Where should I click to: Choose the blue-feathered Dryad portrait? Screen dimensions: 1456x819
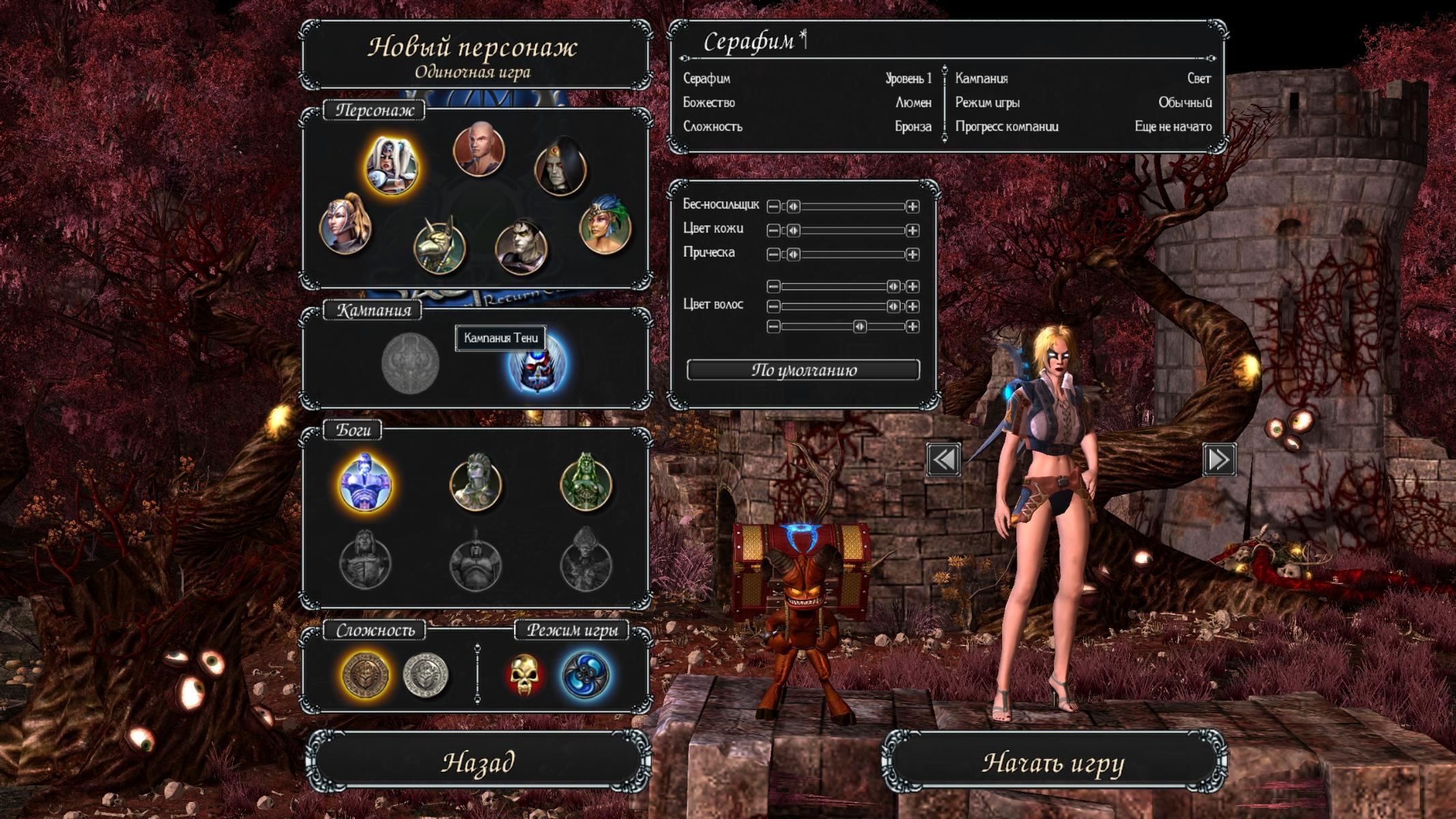point(605,226)
